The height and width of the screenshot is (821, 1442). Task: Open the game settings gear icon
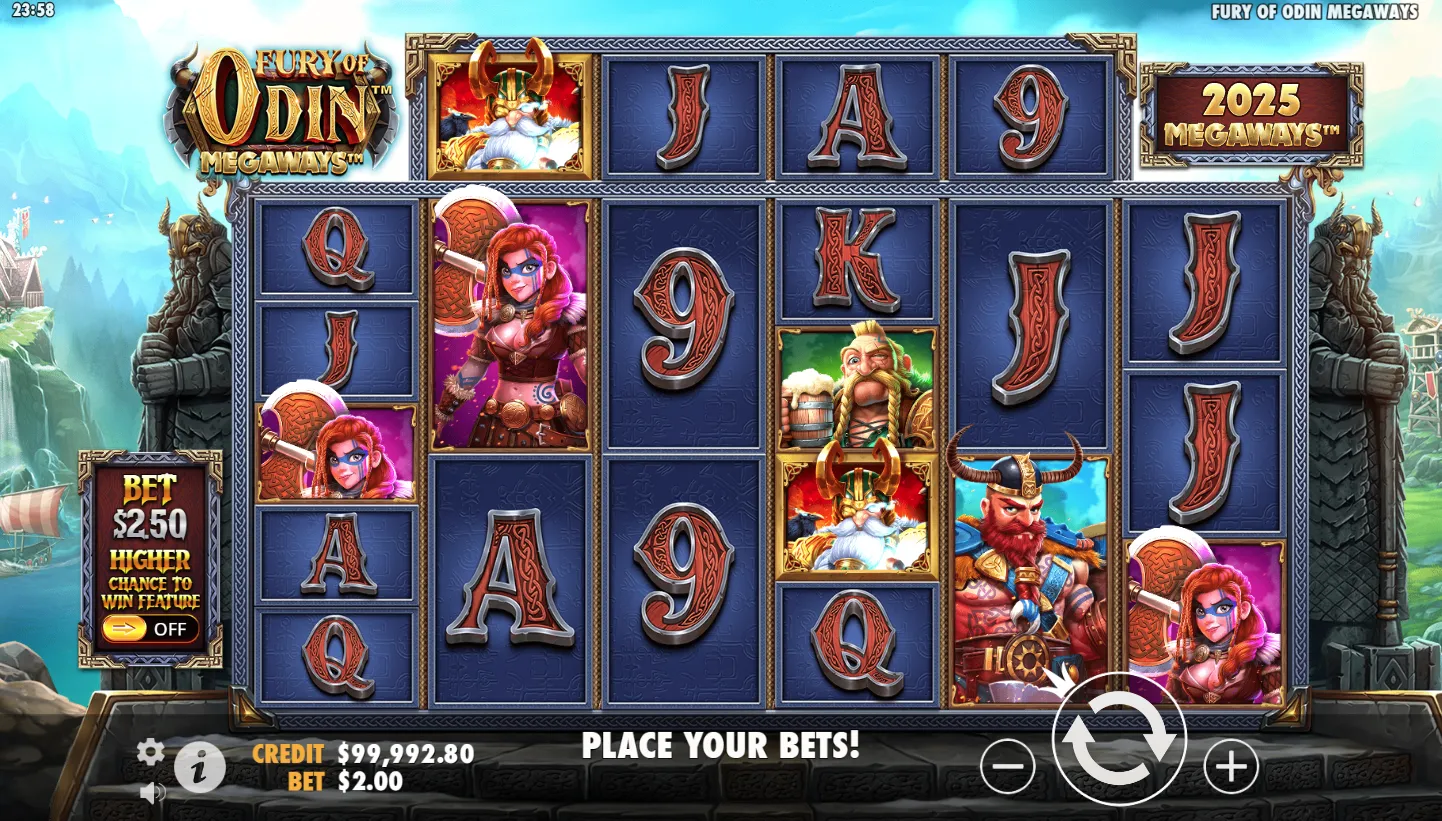(x=150, y=752)
